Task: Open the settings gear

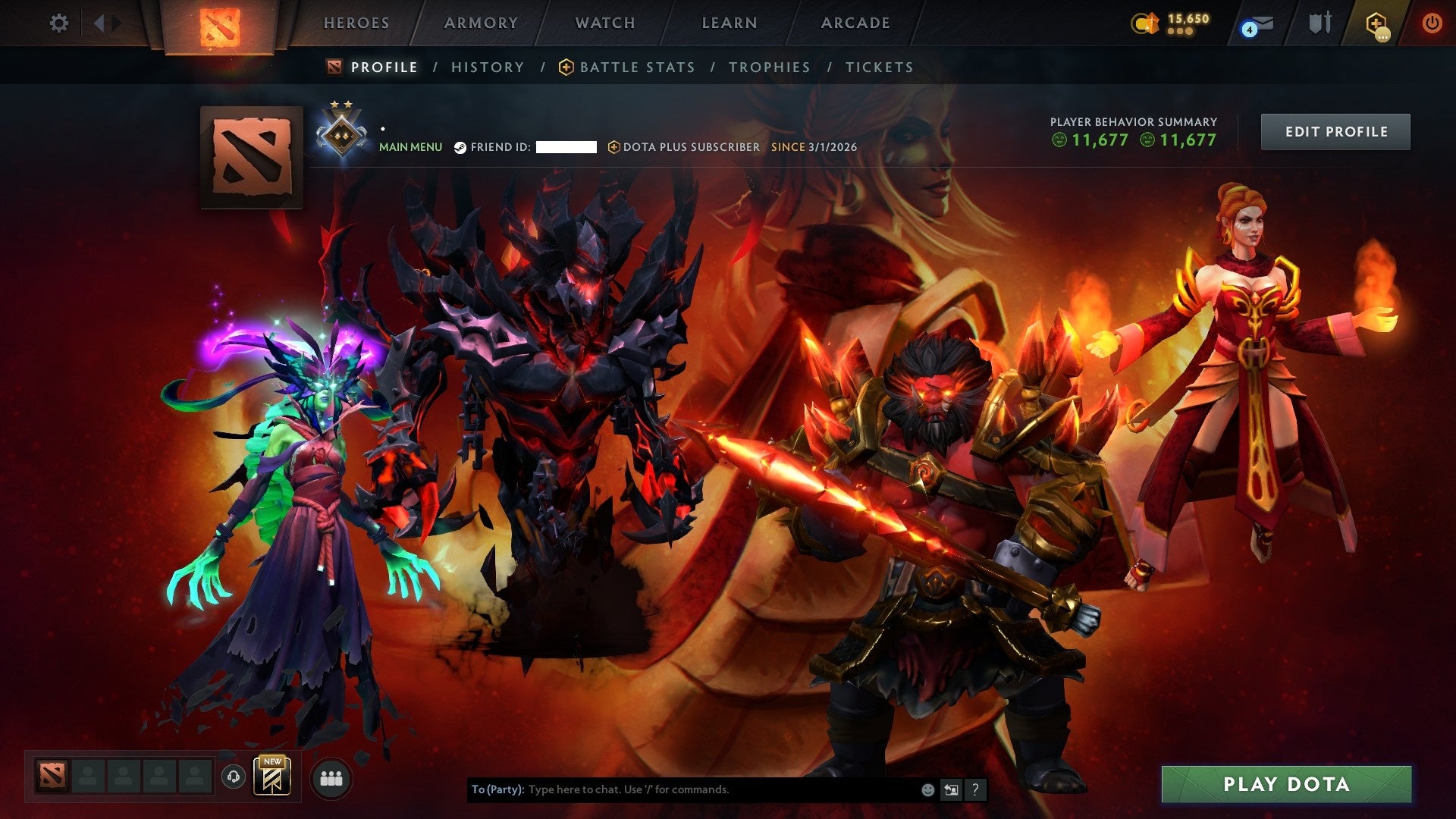Action: point(58,23)
